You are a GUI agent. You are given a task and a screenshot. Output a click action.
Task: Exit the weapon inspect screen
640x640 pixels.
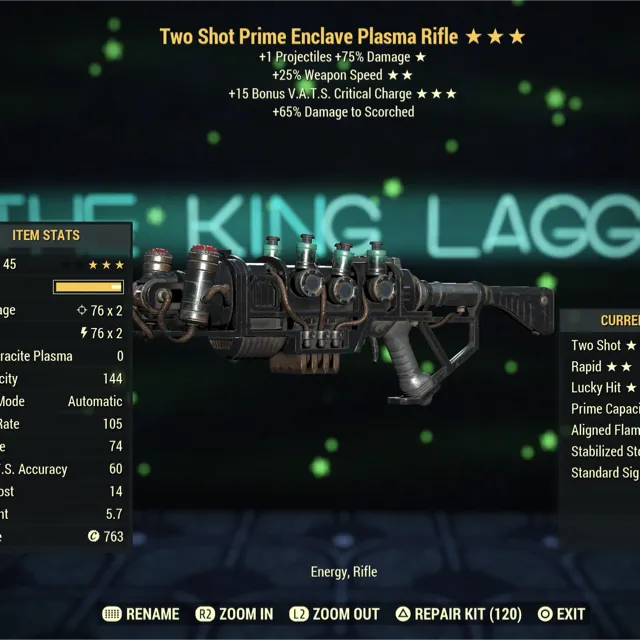click(561, 614)
